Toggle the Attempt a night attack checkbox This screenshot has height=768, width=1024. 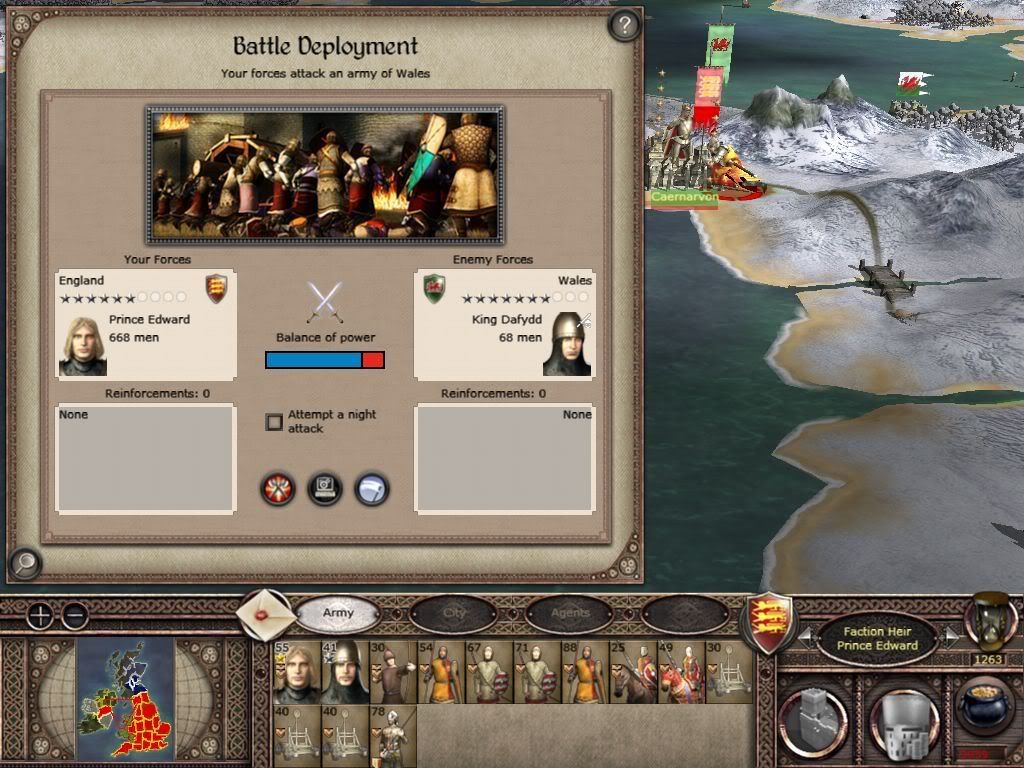274,422
